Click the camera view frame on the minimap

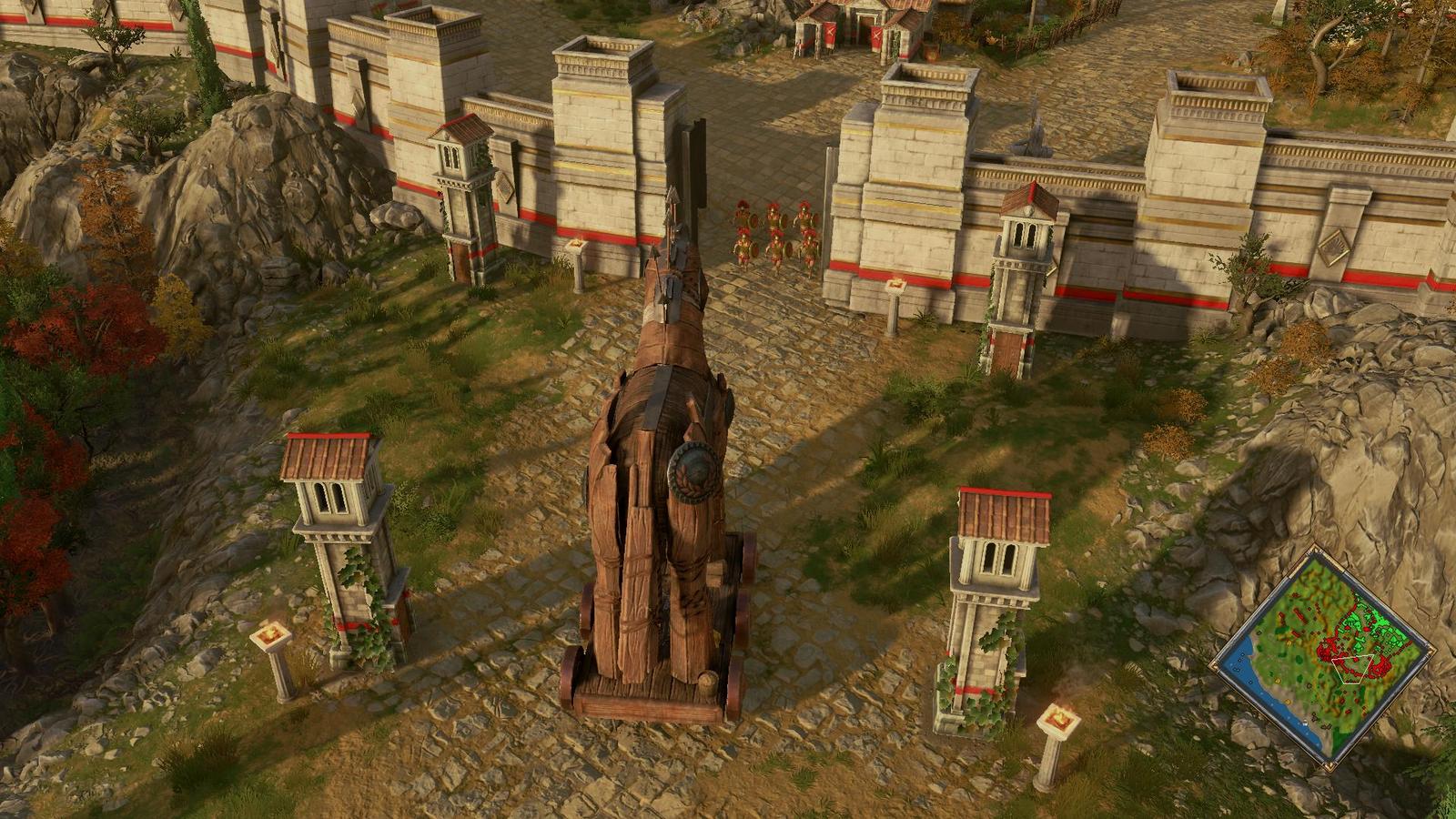pyautogui.click(x=1352, y=668)
